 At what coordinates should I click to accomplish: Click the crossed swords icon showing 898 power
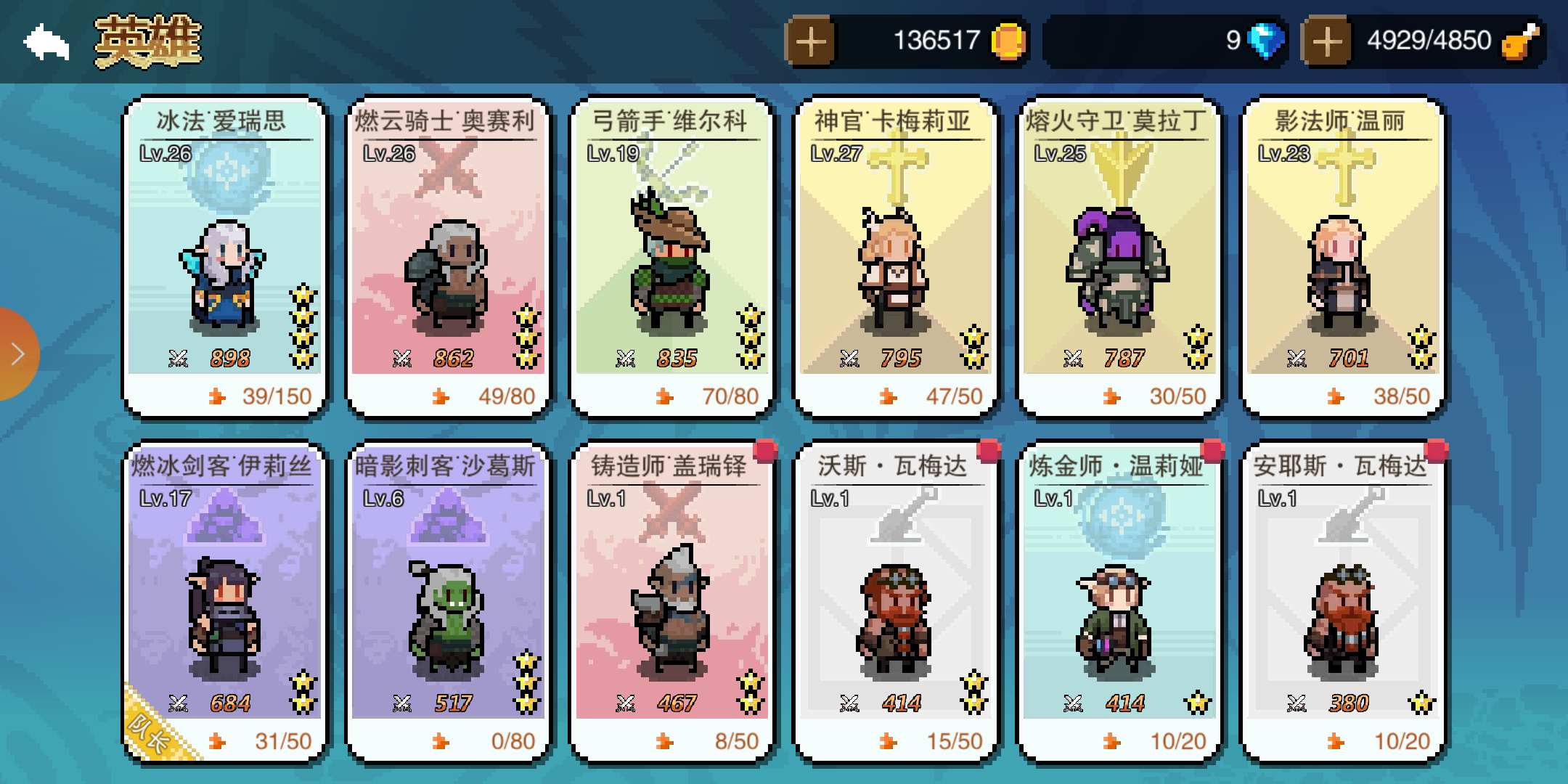[x=179, y=357]
